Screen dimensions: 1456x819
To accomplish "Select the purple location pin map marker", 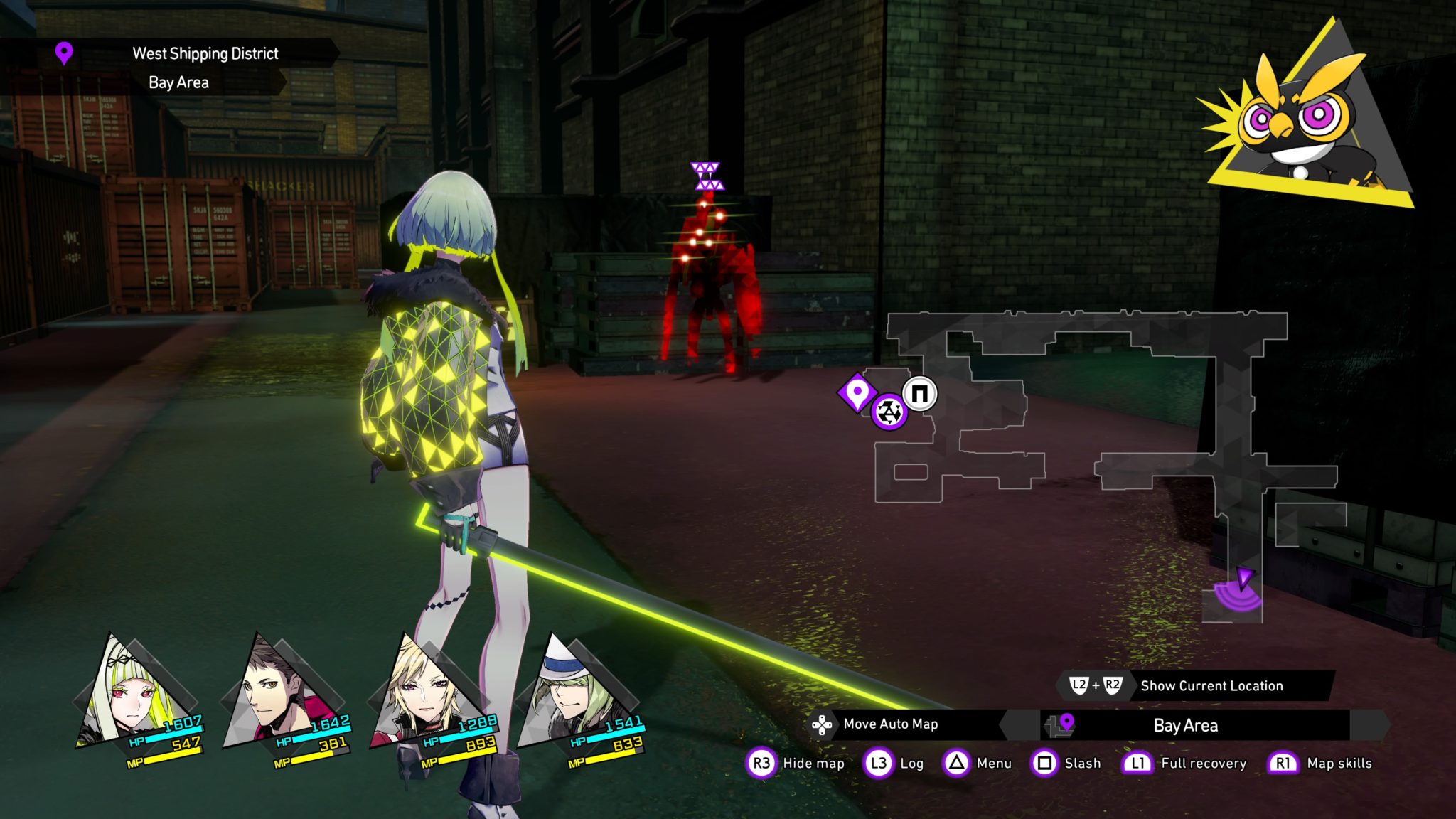I will (857, 392).
